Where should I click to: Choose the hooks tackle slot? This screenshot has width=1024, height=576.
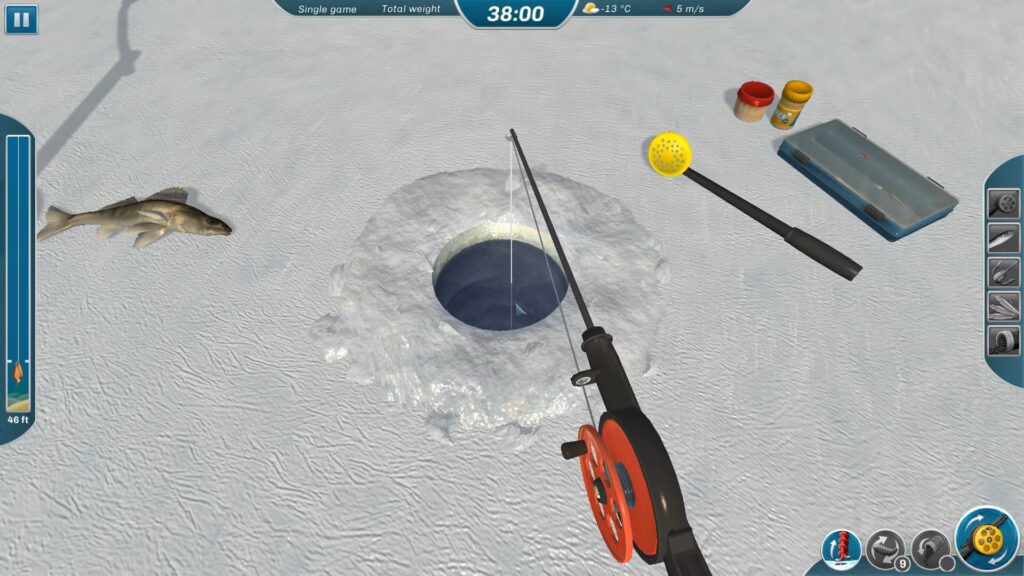pos(1003,271)
